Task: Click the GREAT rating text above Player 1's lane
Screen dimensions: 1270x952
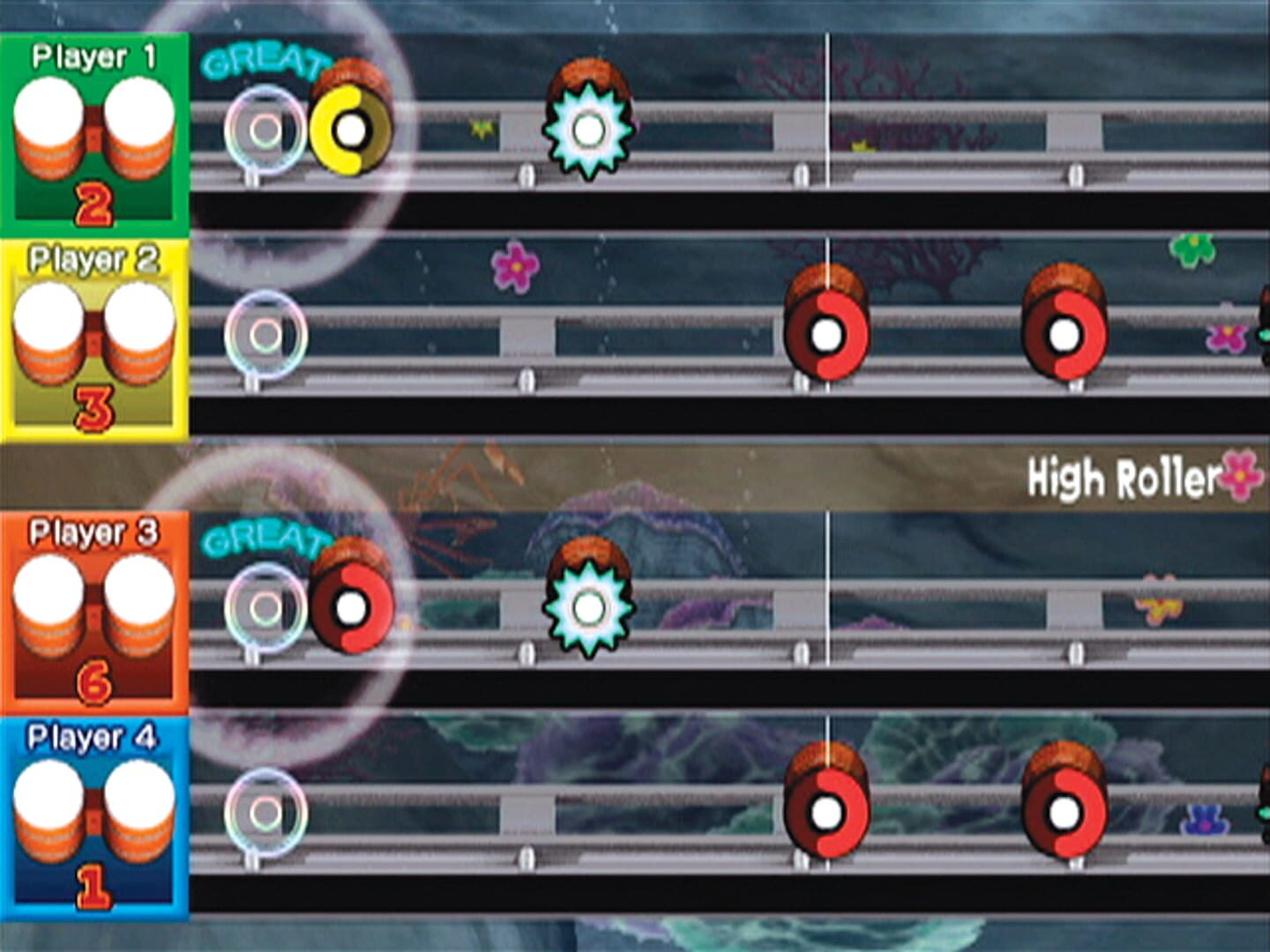Action: click(x=265, y=63)
